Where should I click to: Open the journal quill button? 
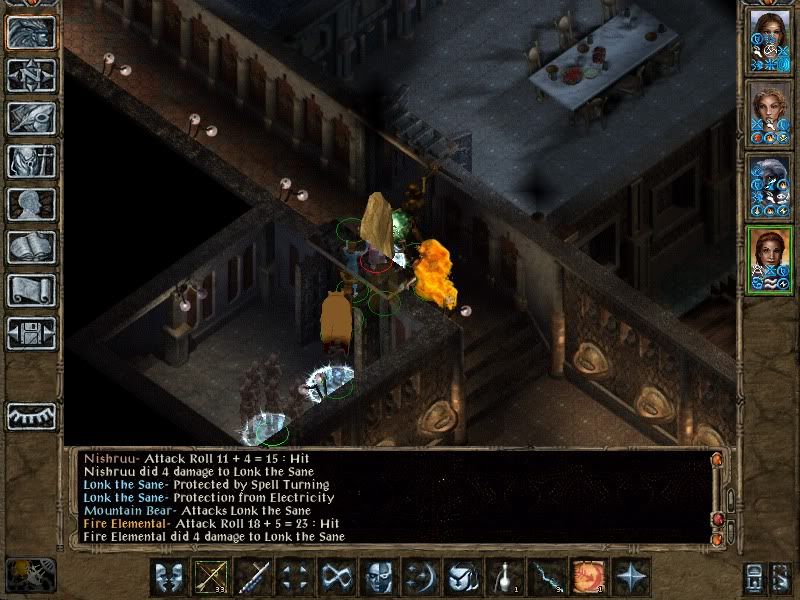[31, 118]
